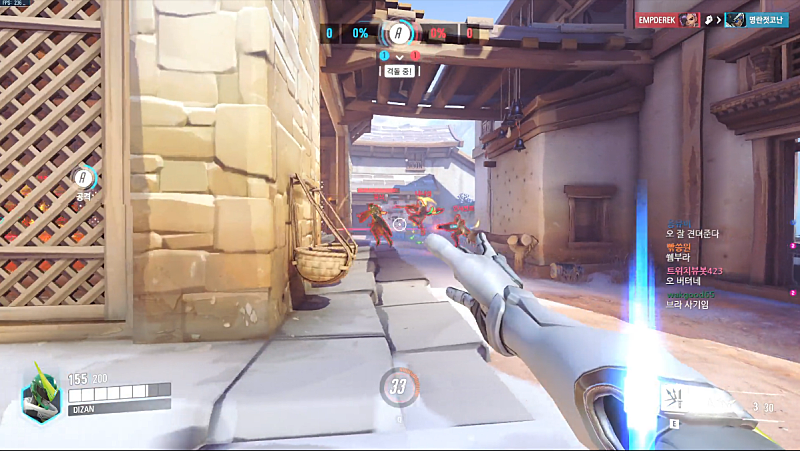Click the objective A waypoint marker
This screenshot has height=451, width=800.
pos(84,177)
